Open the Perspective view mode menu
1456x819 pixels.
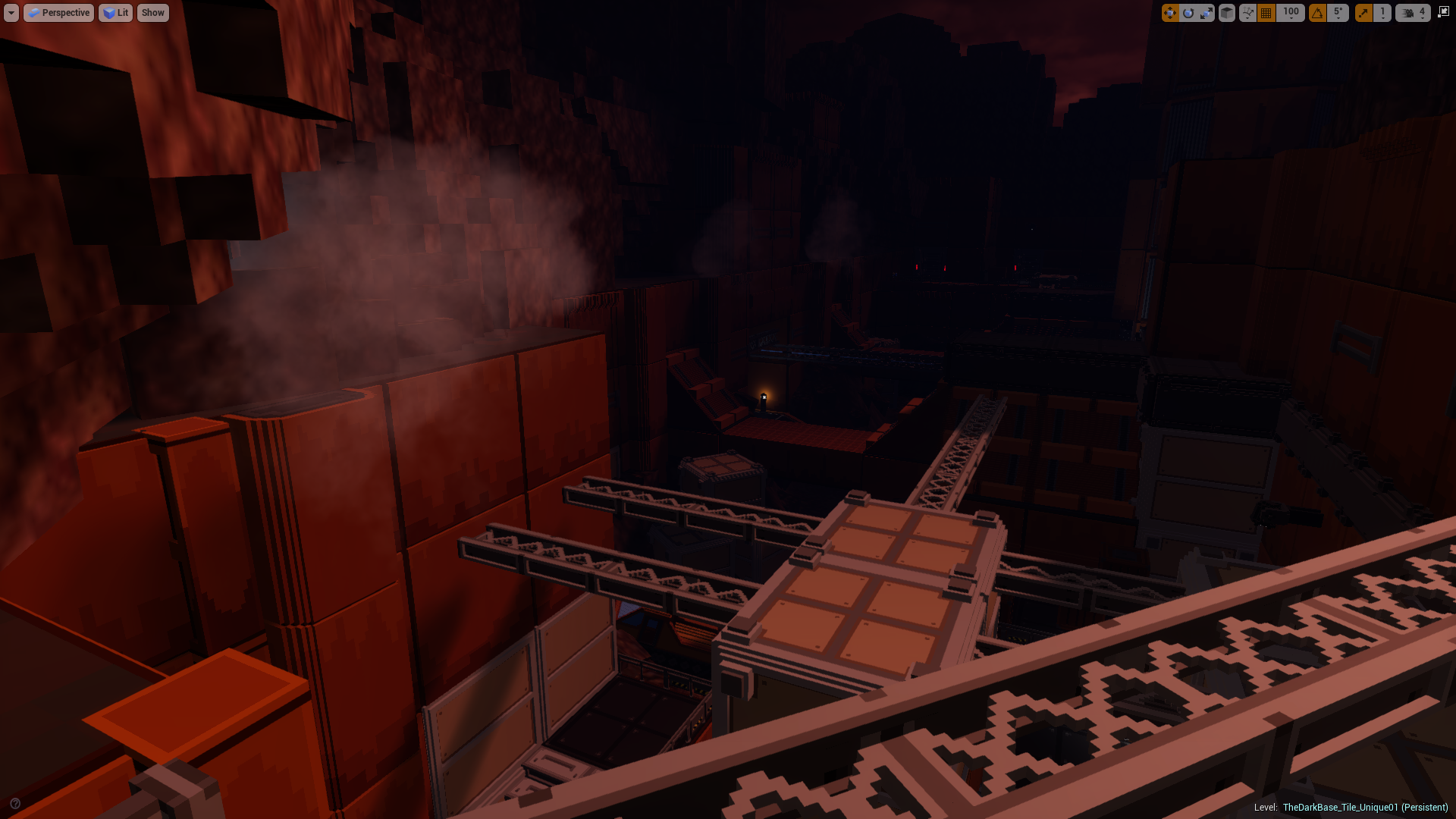[58, 12]
